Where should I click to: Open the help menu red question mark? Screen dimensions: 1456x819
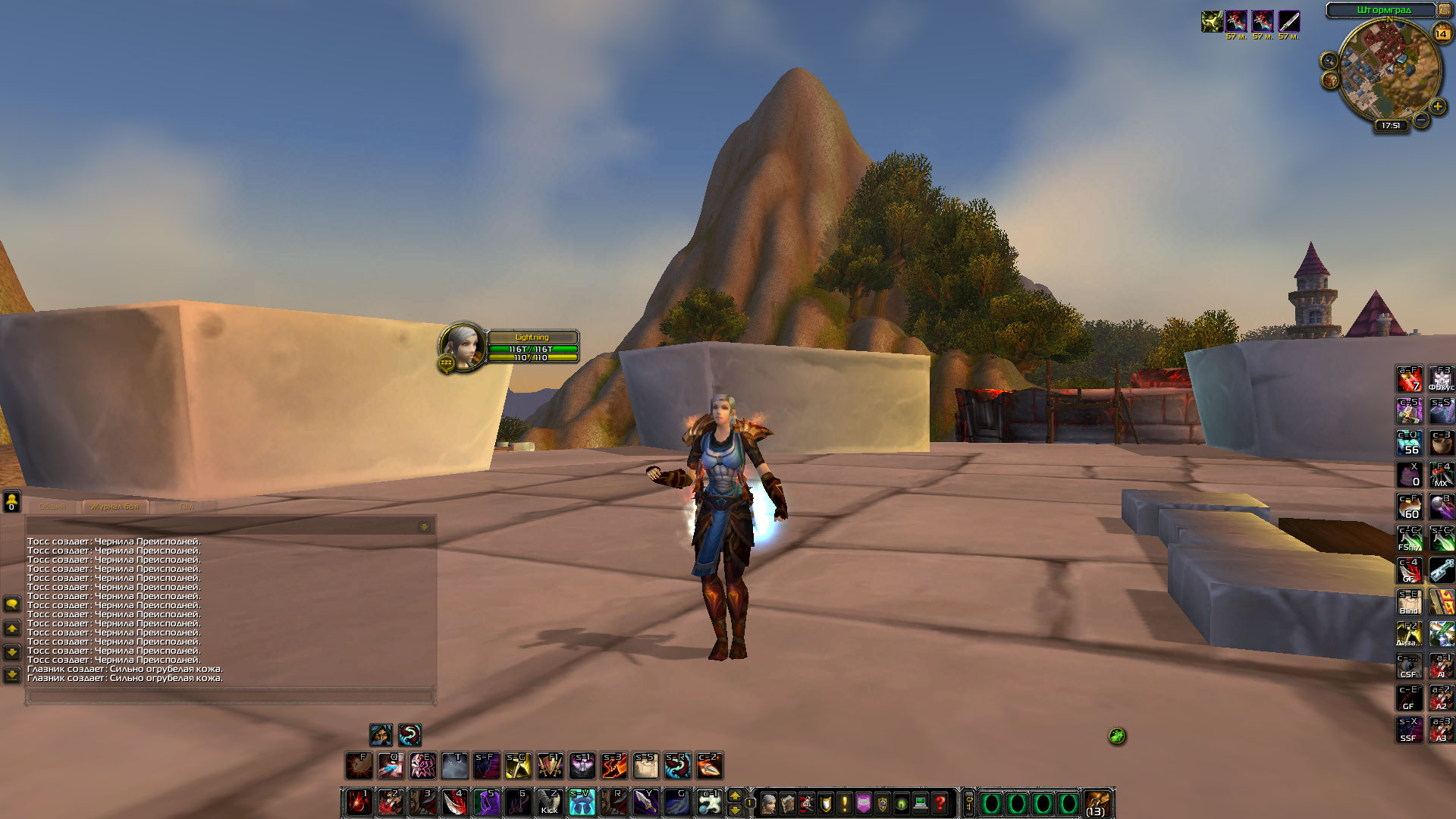coord(940,804)
